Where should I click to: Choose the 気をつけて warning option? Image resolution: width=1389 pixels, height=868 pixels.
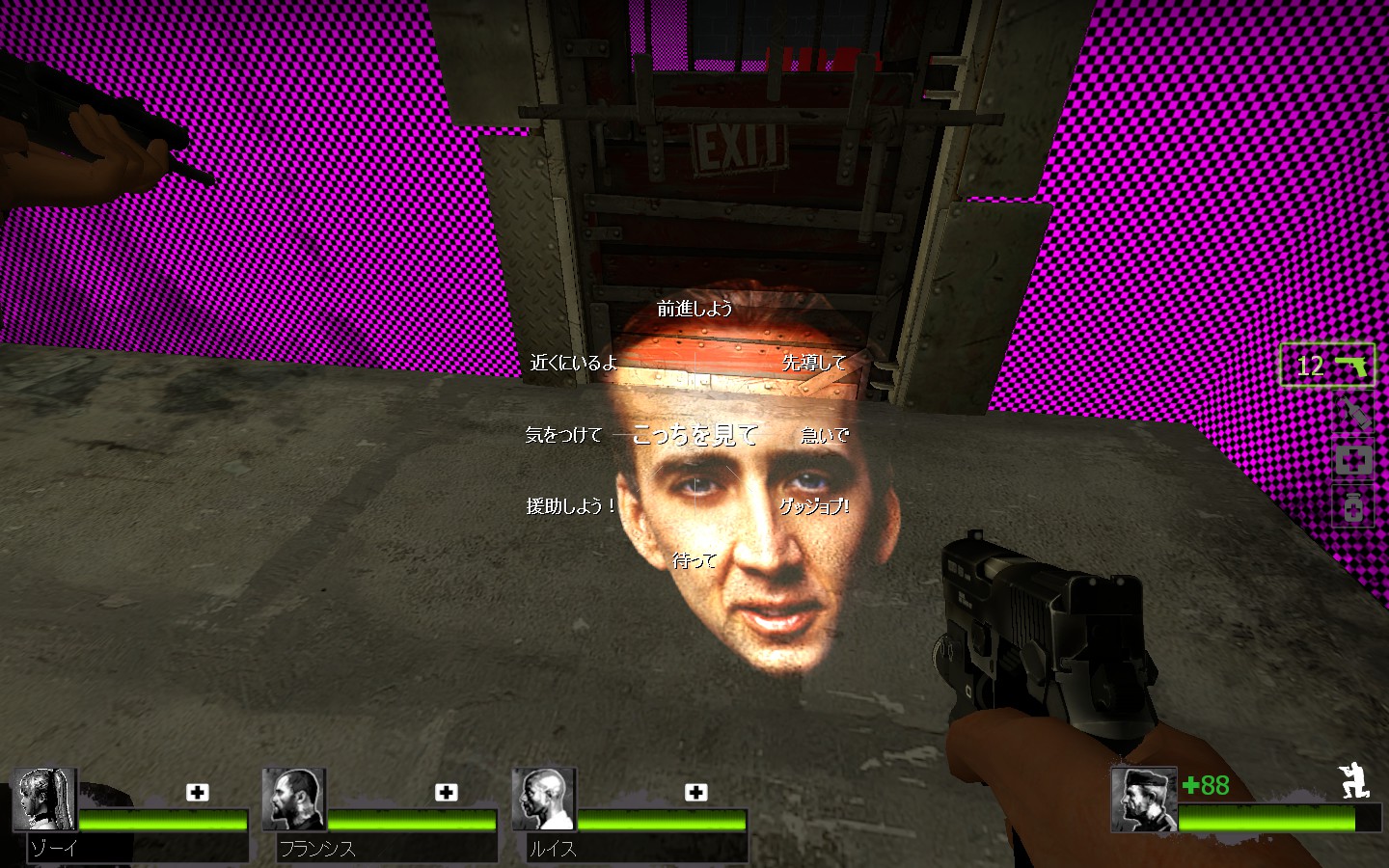coord(562,435)
